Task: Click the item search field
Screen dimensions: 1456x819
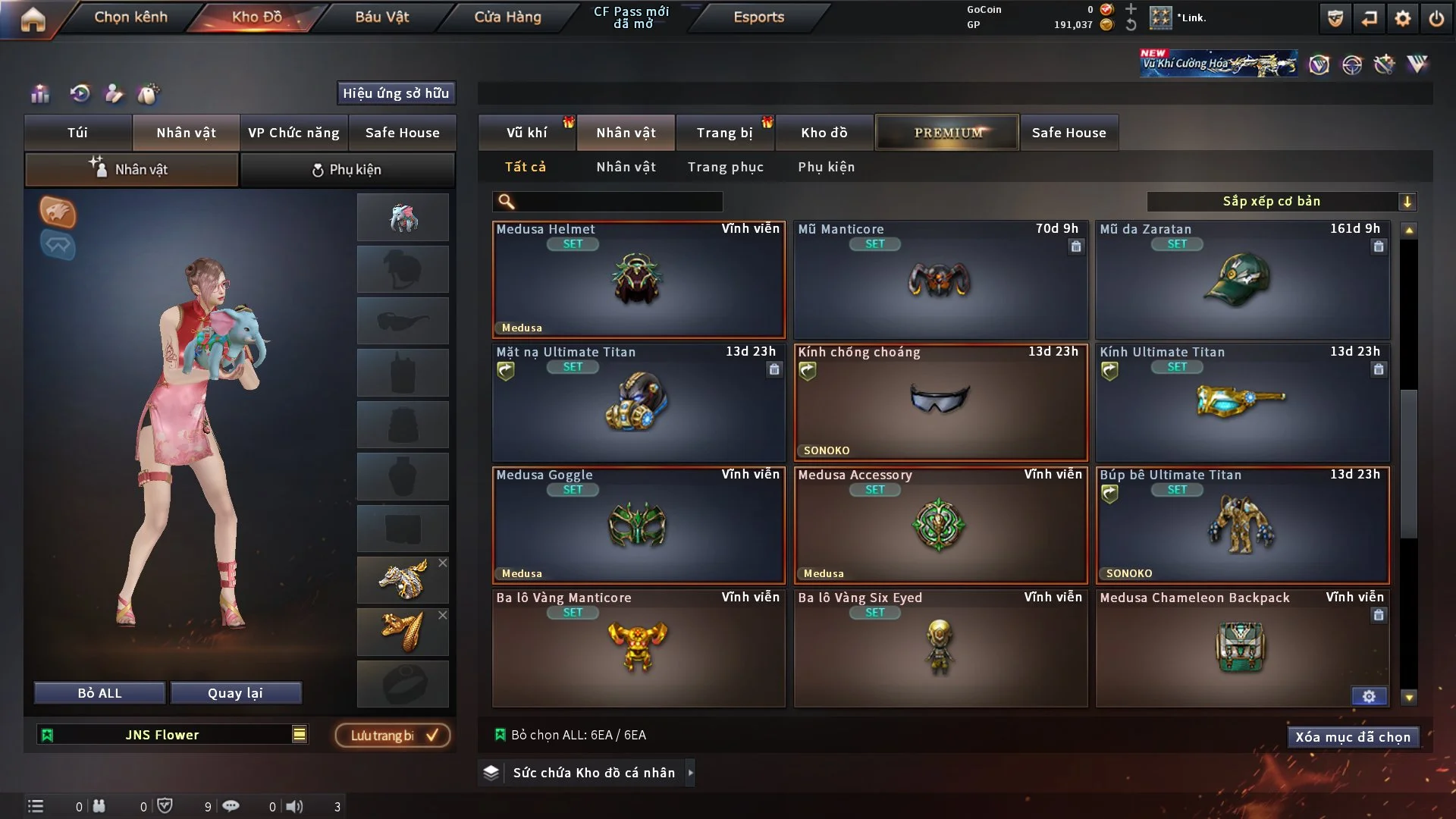Action: tap(618, 202)
